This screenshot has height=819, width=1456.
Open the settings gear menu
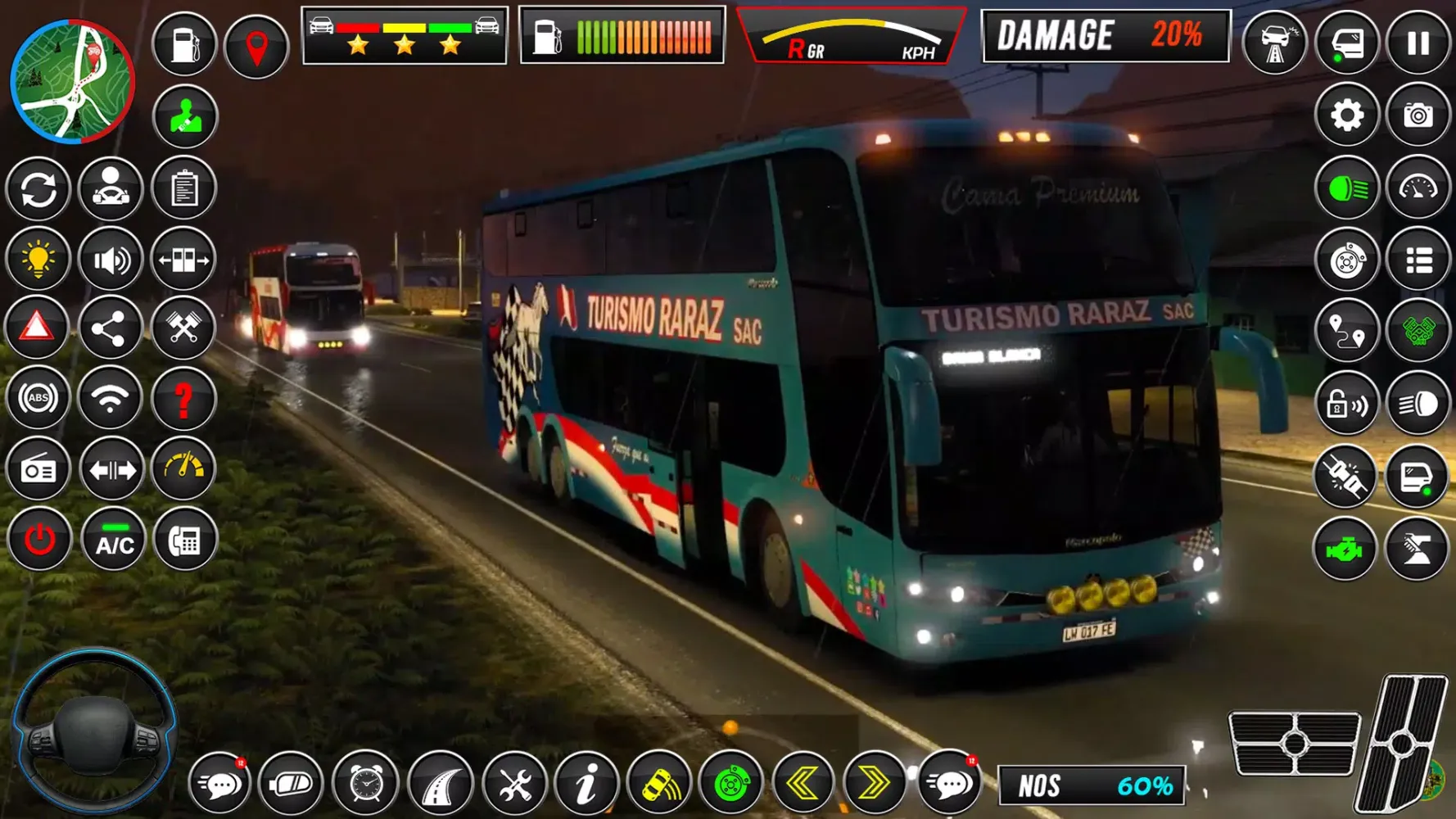(1345, 117)
